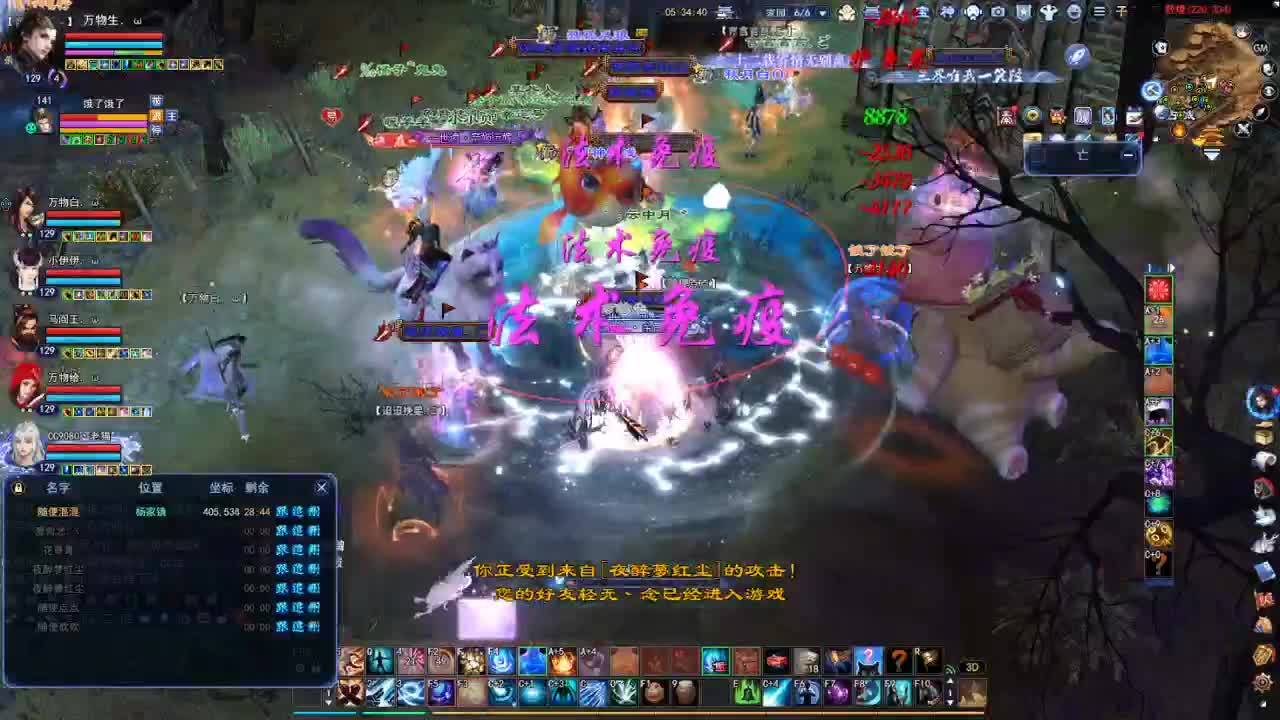Image resolution: width=1280 pixels, height=720 pixels.
Task: Collapse the right-side window with the minus control
Action: point(1128,155)
